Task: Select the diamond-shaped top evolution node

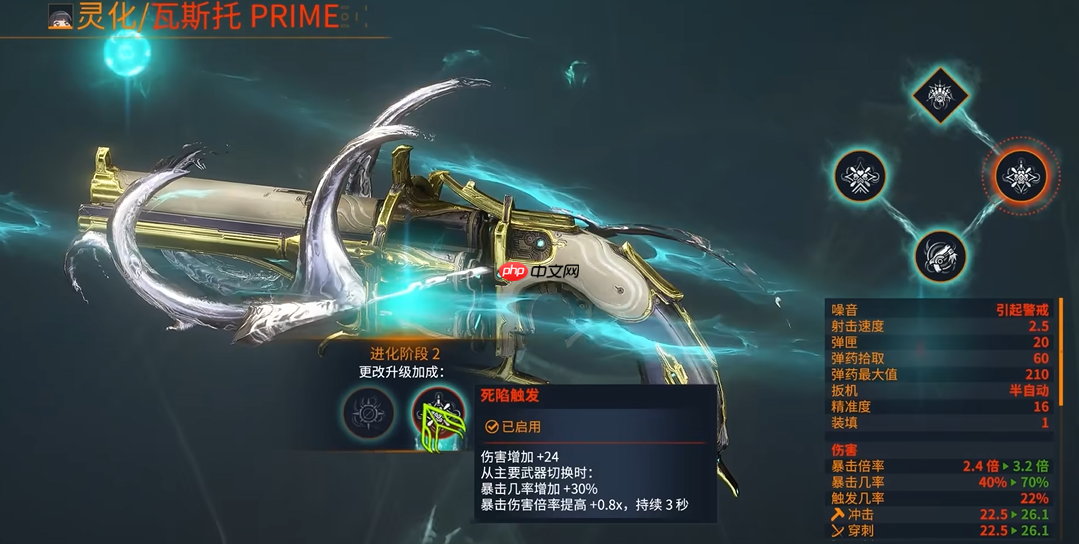Action: coord(940,97)
